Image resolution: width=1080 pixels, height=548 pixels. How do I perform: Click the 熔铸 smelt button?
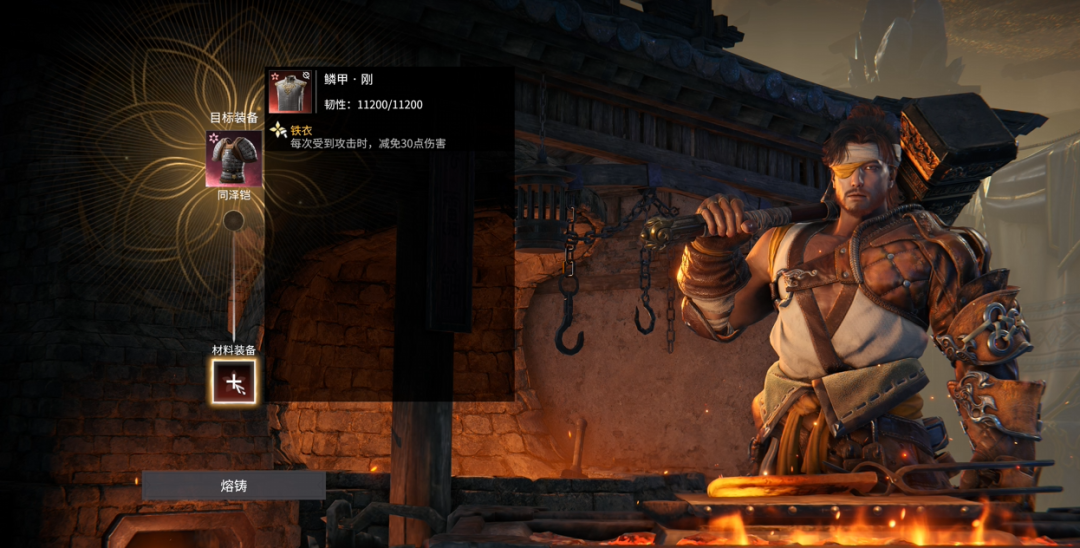[x=233, y=485]
